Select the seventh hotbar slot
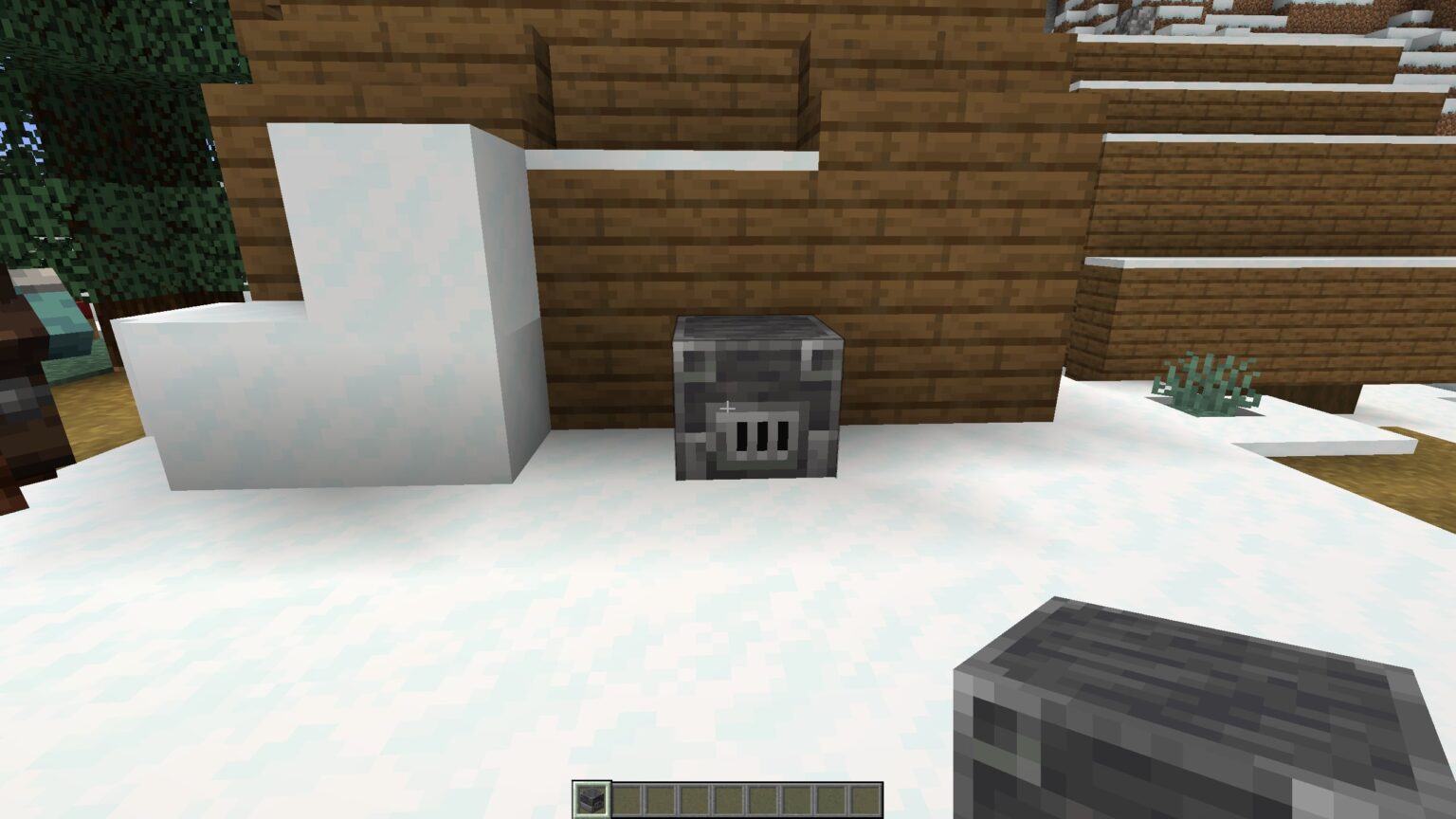Viewport: 1456px width, 819px height. coord(794,796)
